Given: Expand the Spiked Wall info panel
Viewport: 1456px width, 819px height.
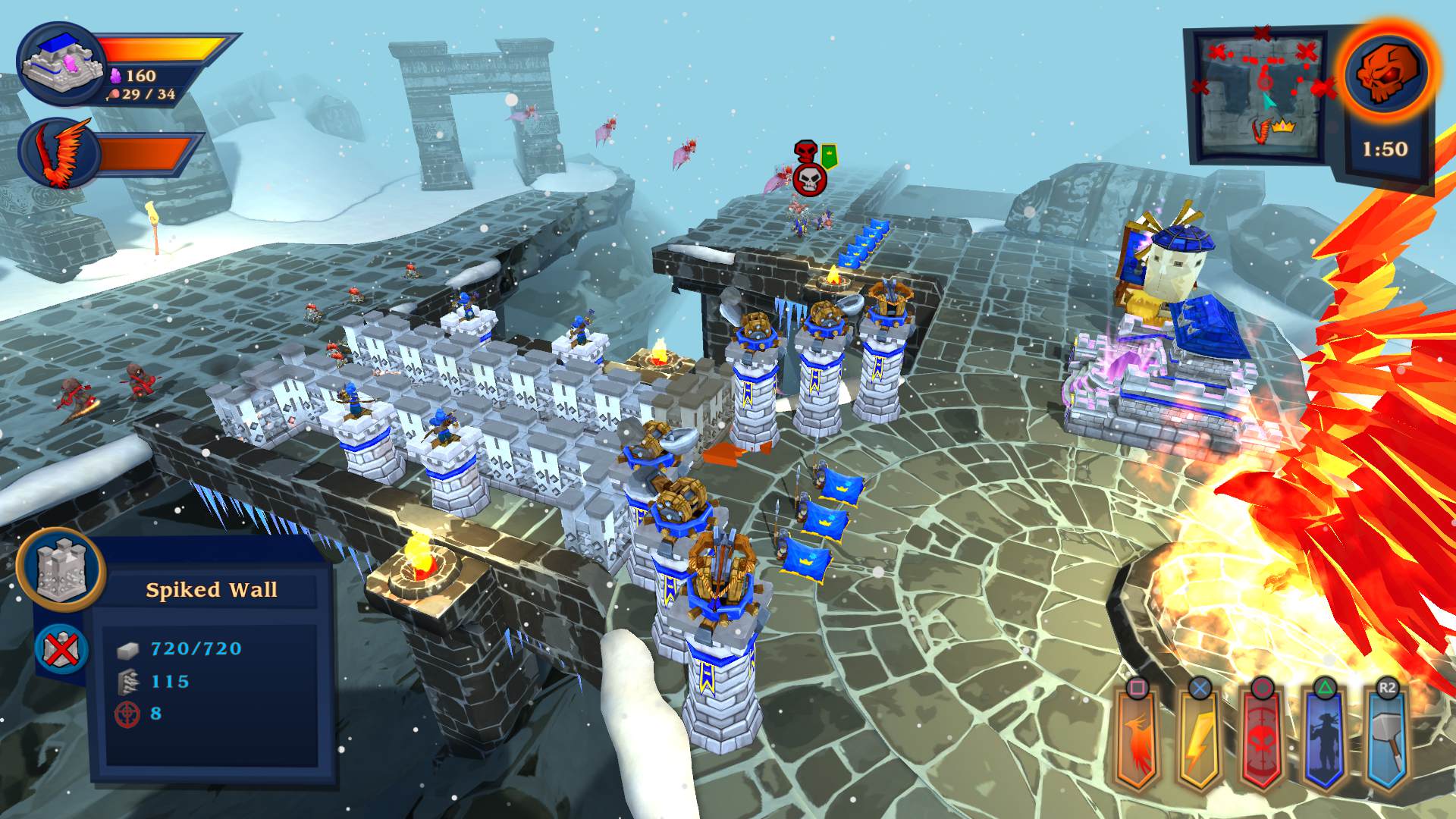Looking at the screenshot, I should (x=212, y=667).
